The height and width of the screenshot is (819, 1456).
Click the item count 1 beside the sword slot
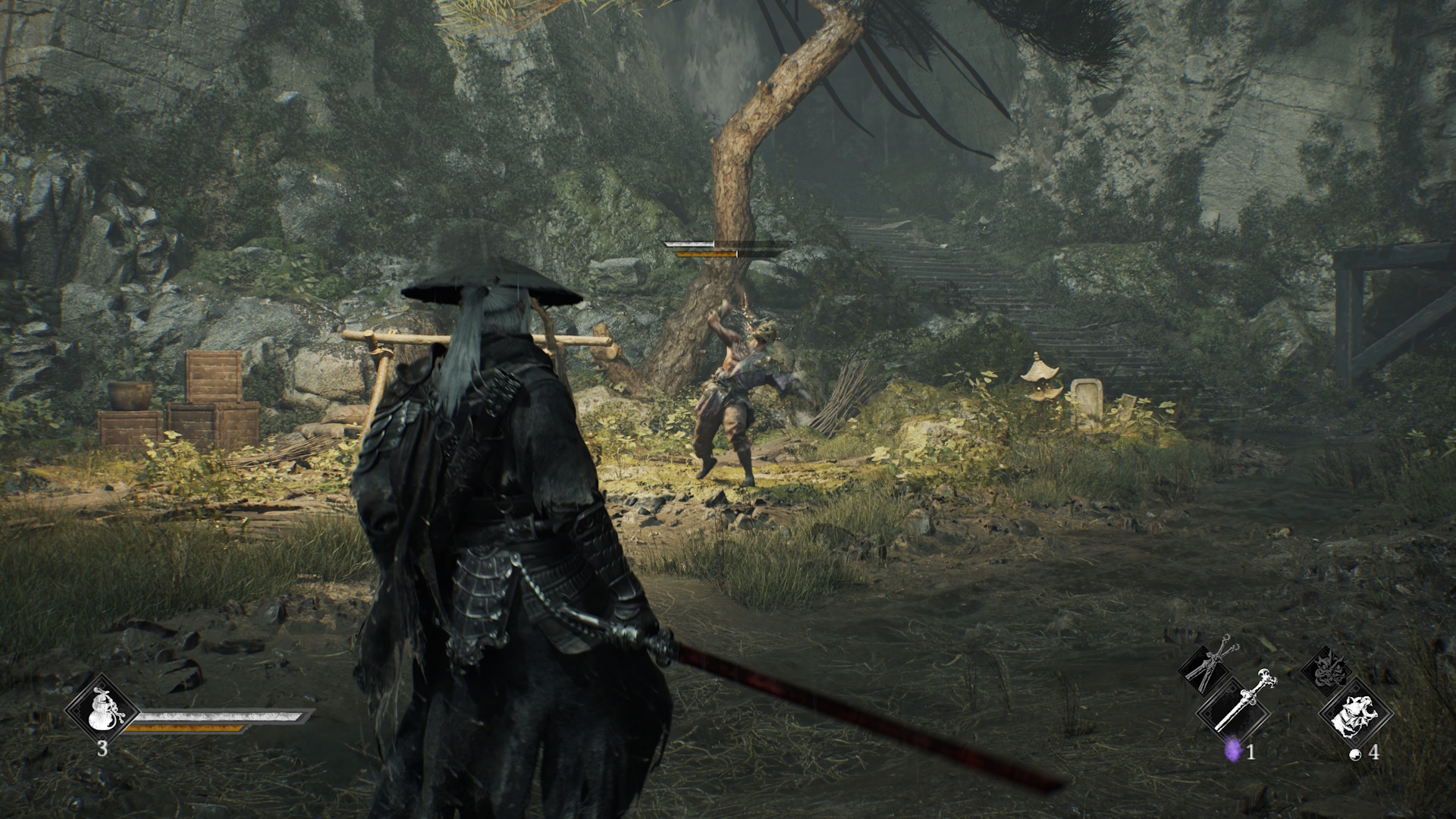(x=1250, y=753)
